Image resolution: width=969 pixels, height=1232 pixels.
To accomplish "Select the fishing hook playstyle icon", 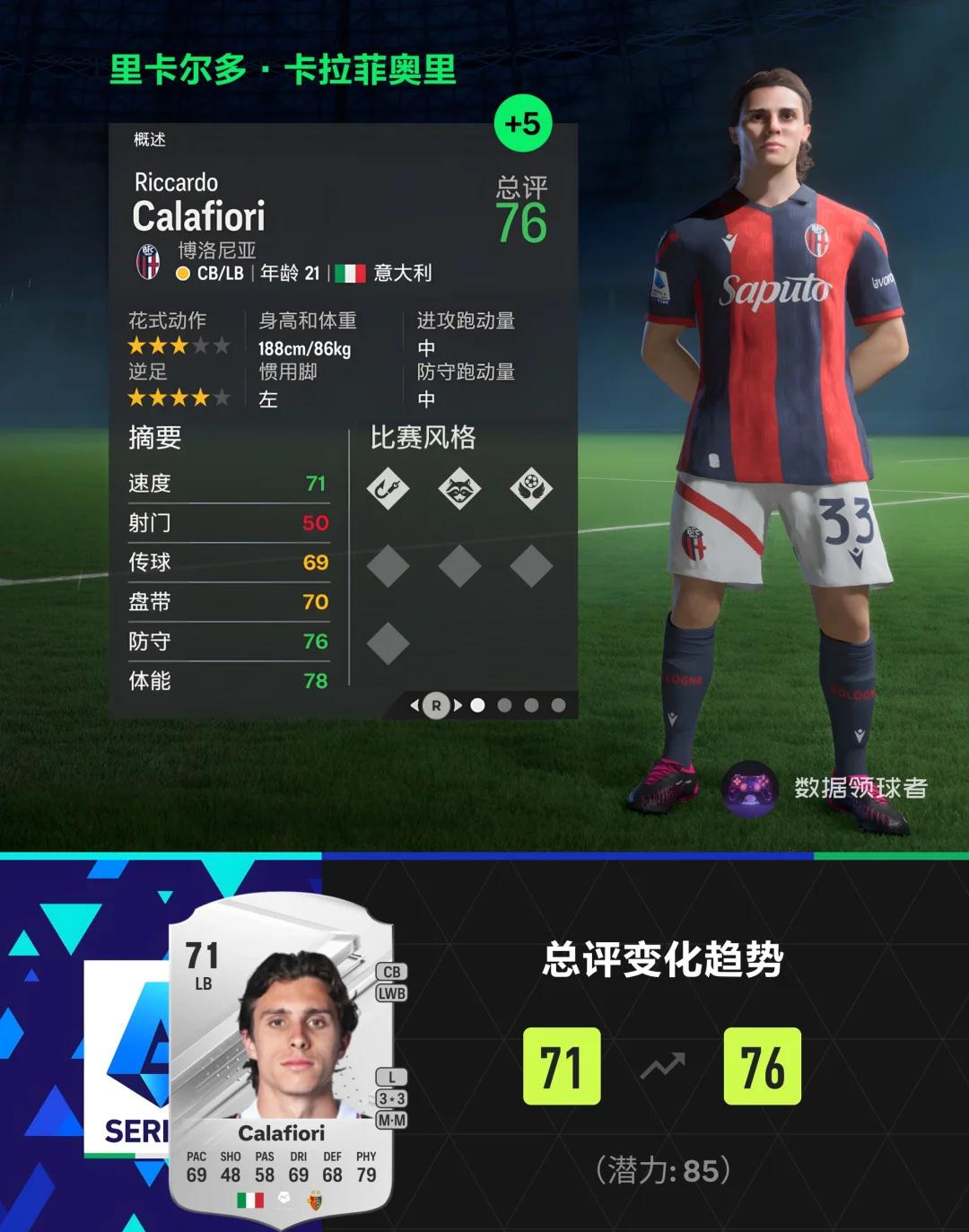I will tap(388, 489).
